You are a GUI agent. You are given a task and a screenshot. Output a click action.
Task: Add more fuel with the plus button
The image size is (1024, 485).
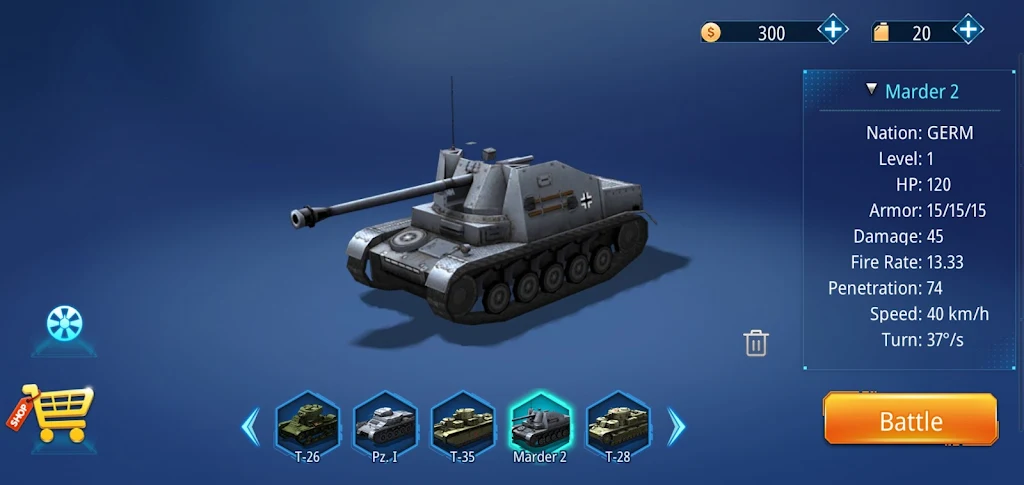click(967, 30)
